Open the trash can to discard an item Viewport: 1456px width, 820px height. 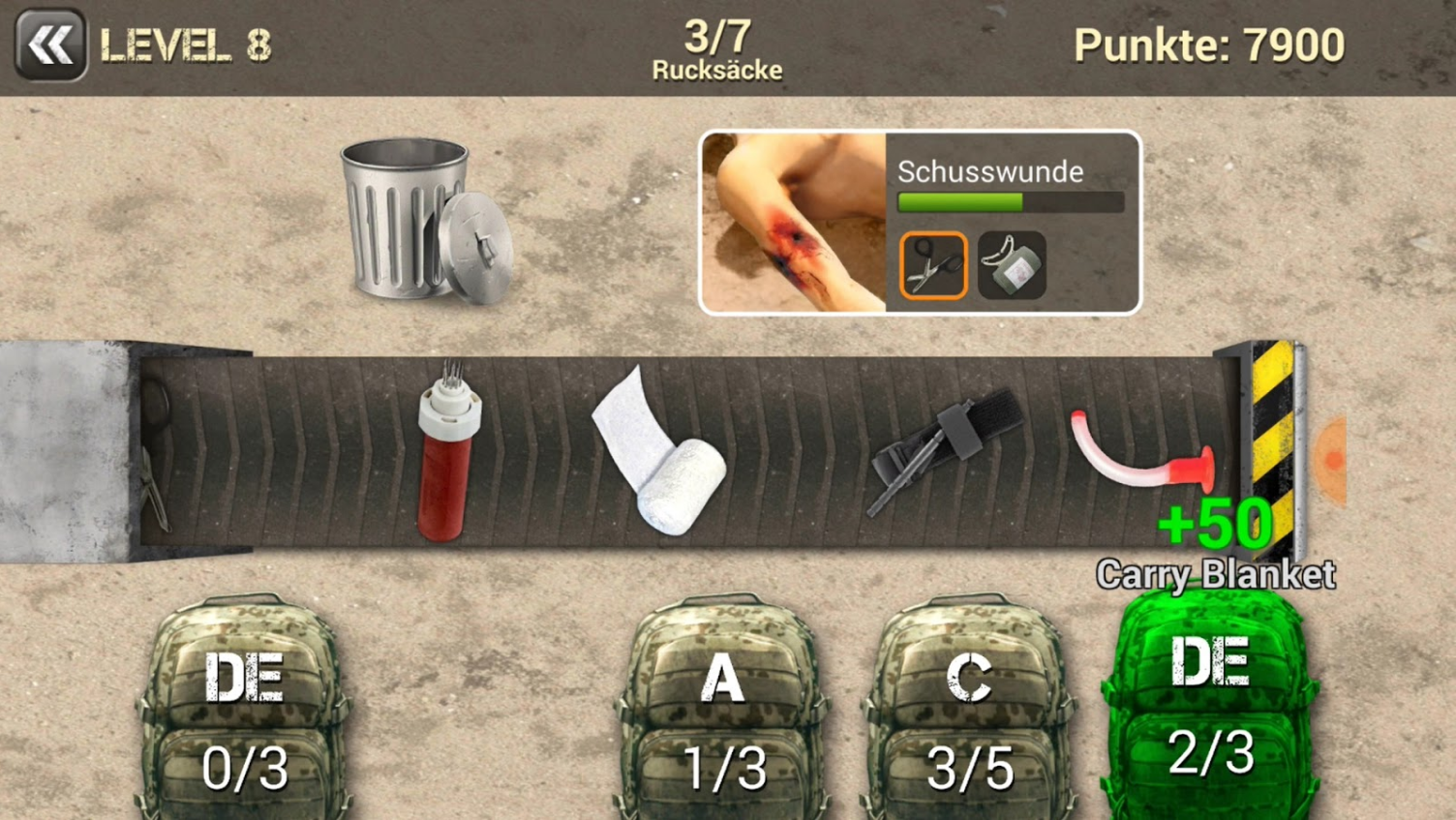pyautogui.click(x=407, y=223)
